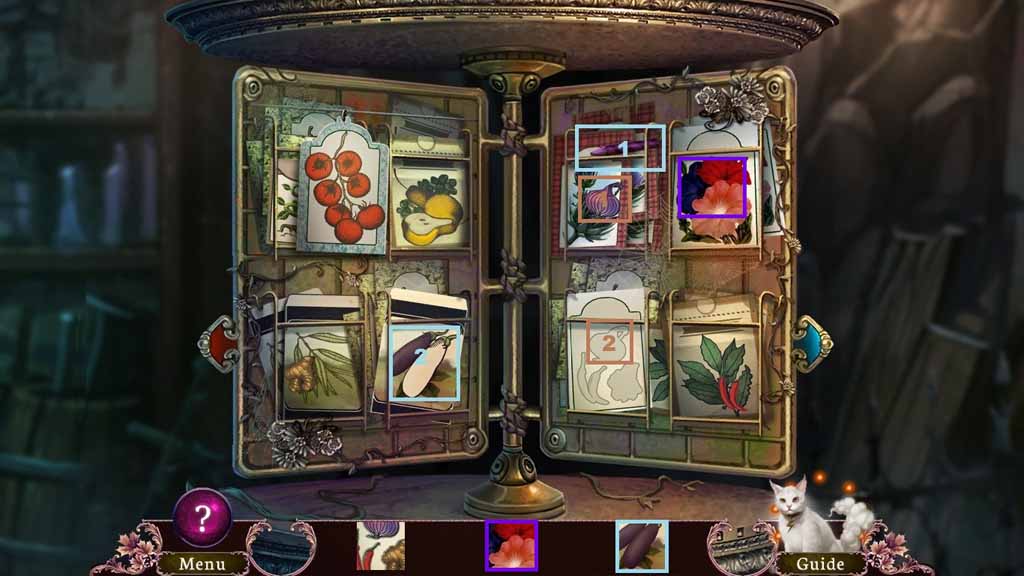Select the red and orange flower inventory piece
Viewport: 1024px width, 576px height.
pos(511,546)
